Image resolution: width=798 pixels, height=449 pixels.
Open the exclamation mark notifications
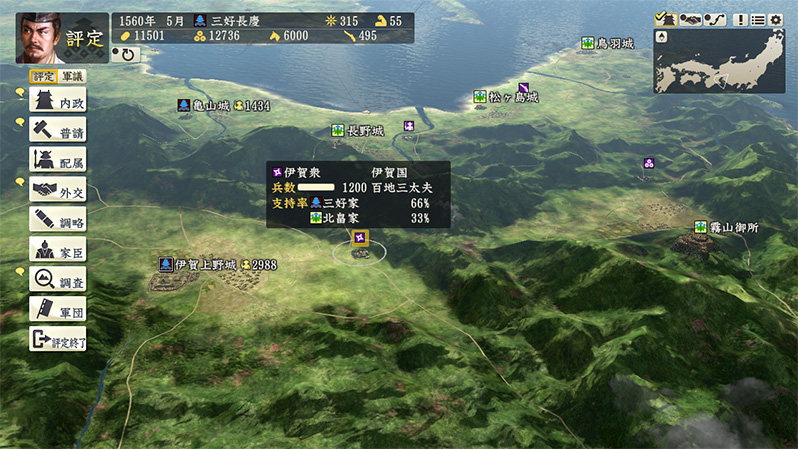(741, 19)
